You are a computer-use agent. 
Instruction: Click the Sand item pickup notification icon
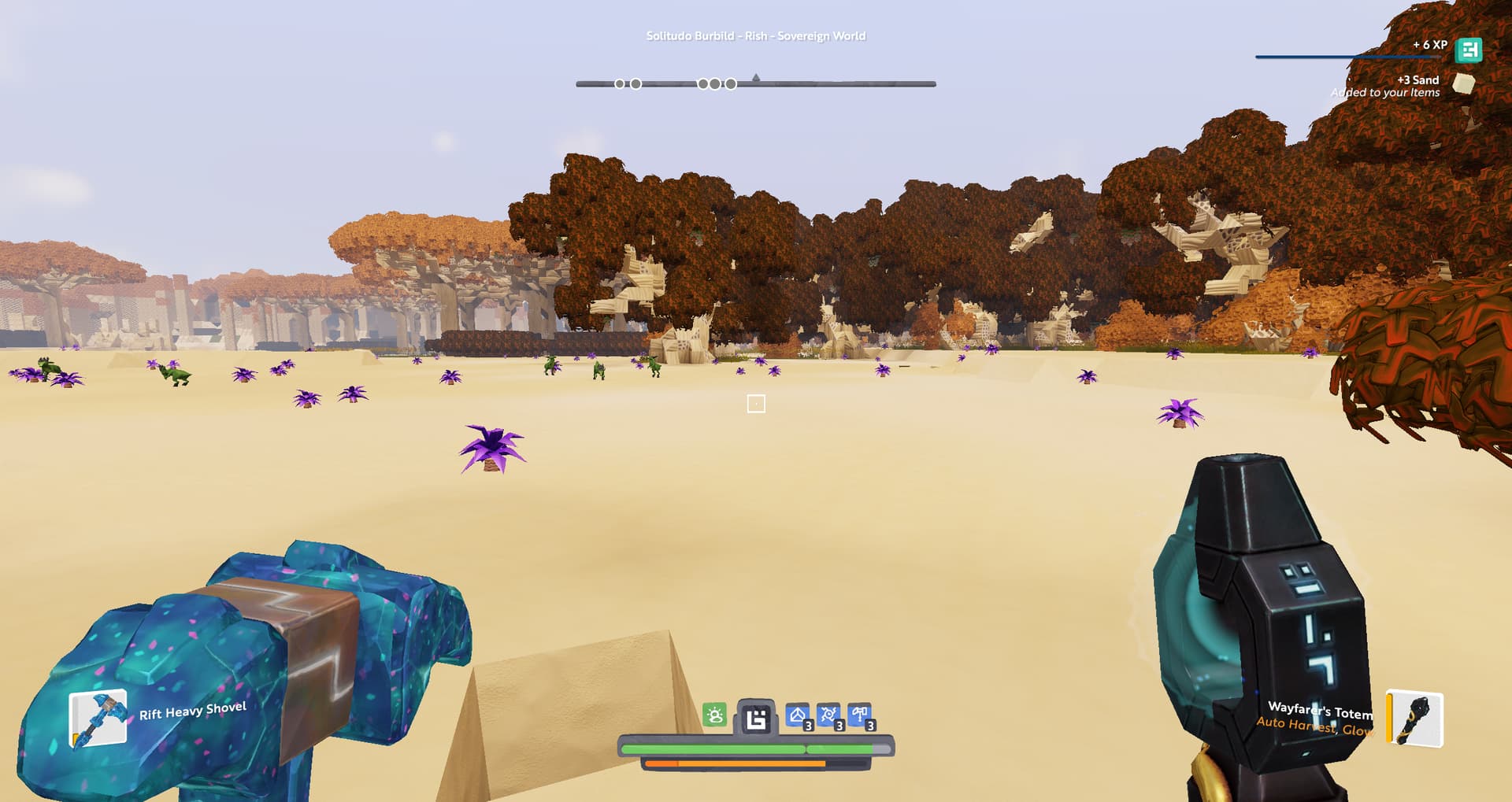(1463, 83)
